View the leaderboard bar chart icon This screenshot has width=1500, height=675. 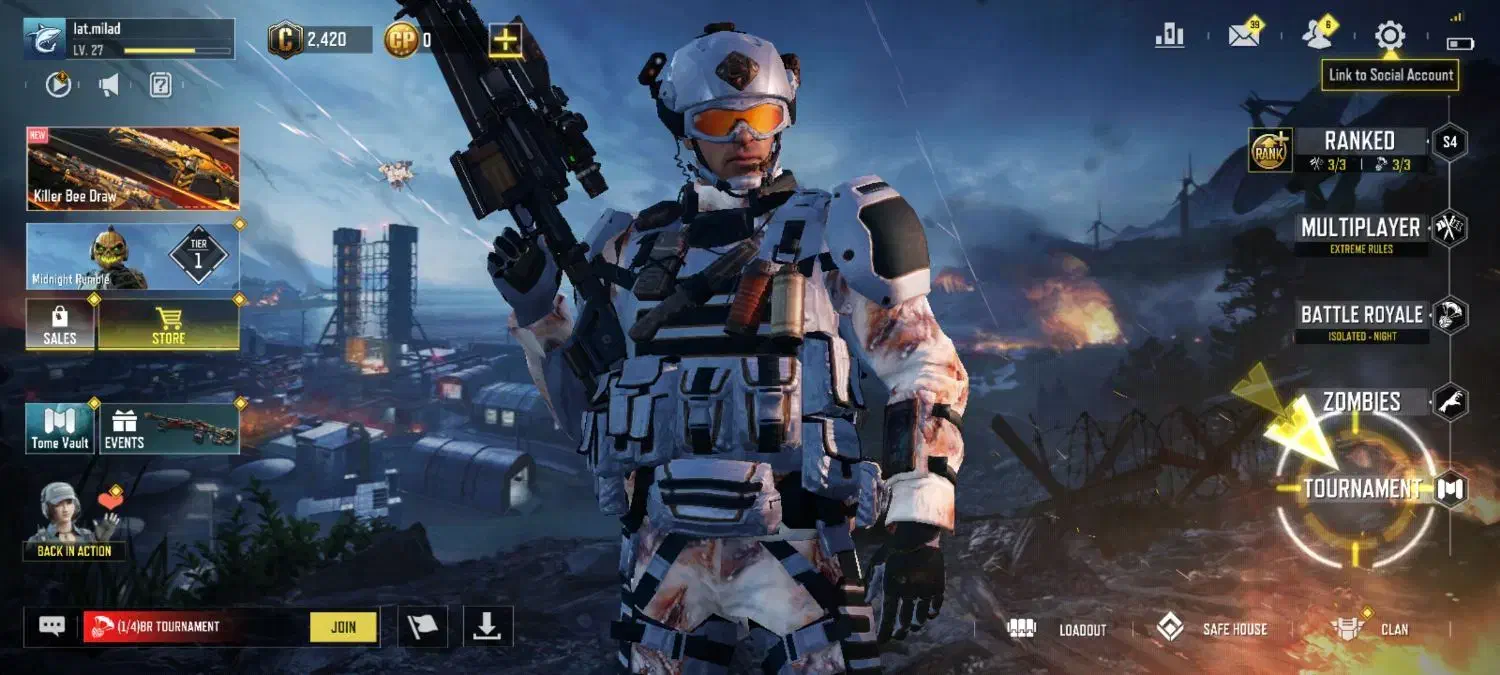1169,36
